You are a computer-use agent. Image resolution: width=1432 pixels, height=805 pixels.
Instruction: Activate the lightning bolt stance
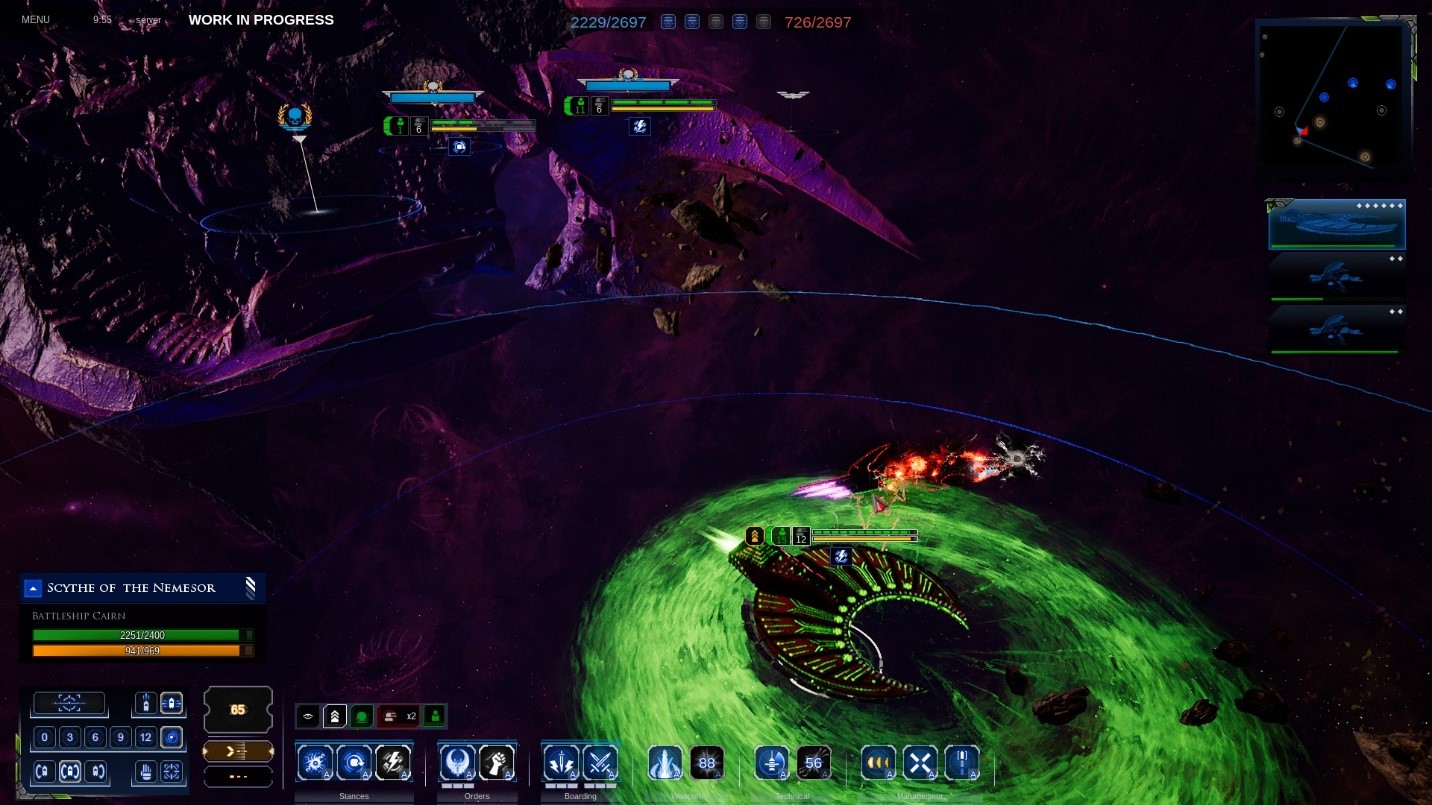point(393,763)
